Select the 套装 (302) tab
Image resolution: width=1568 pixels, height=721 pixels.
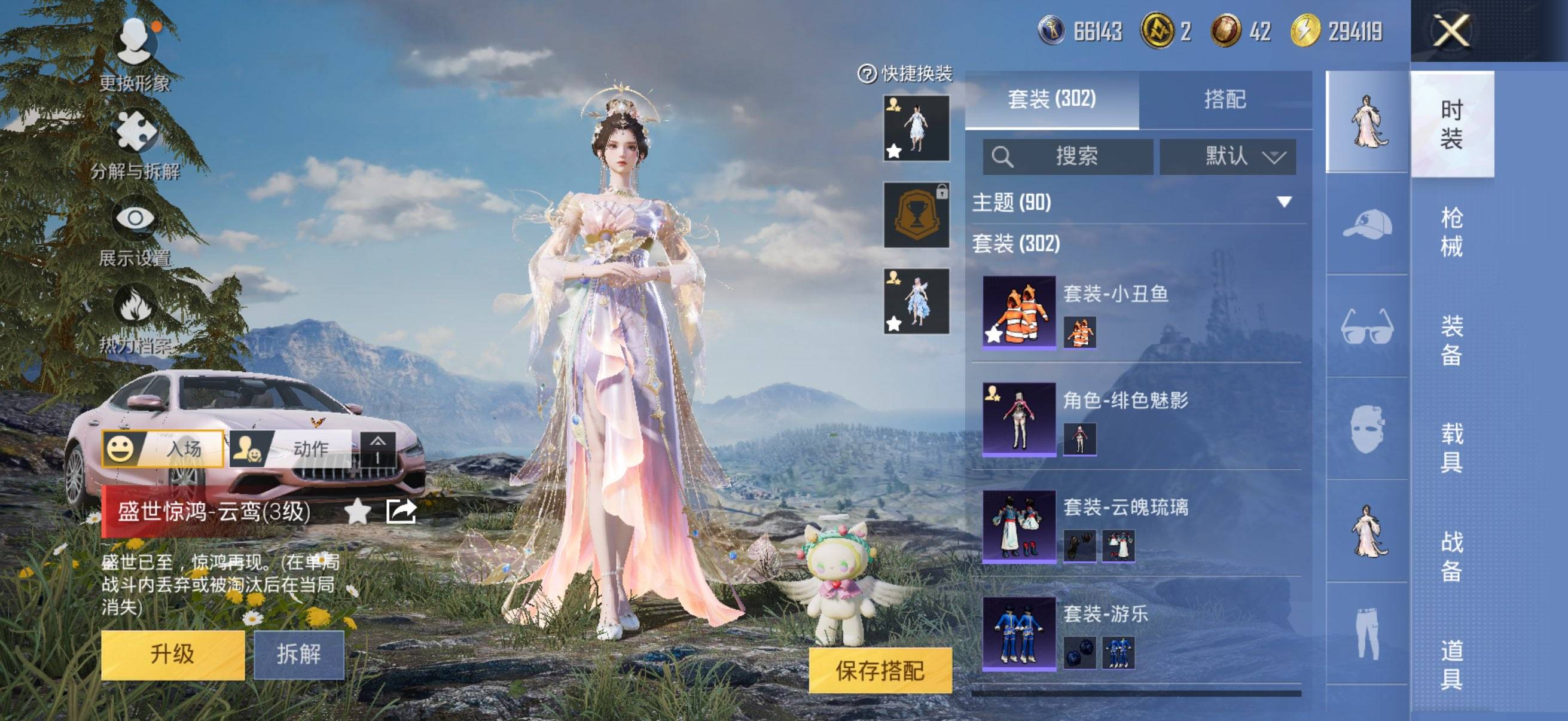coord(1052,99)
